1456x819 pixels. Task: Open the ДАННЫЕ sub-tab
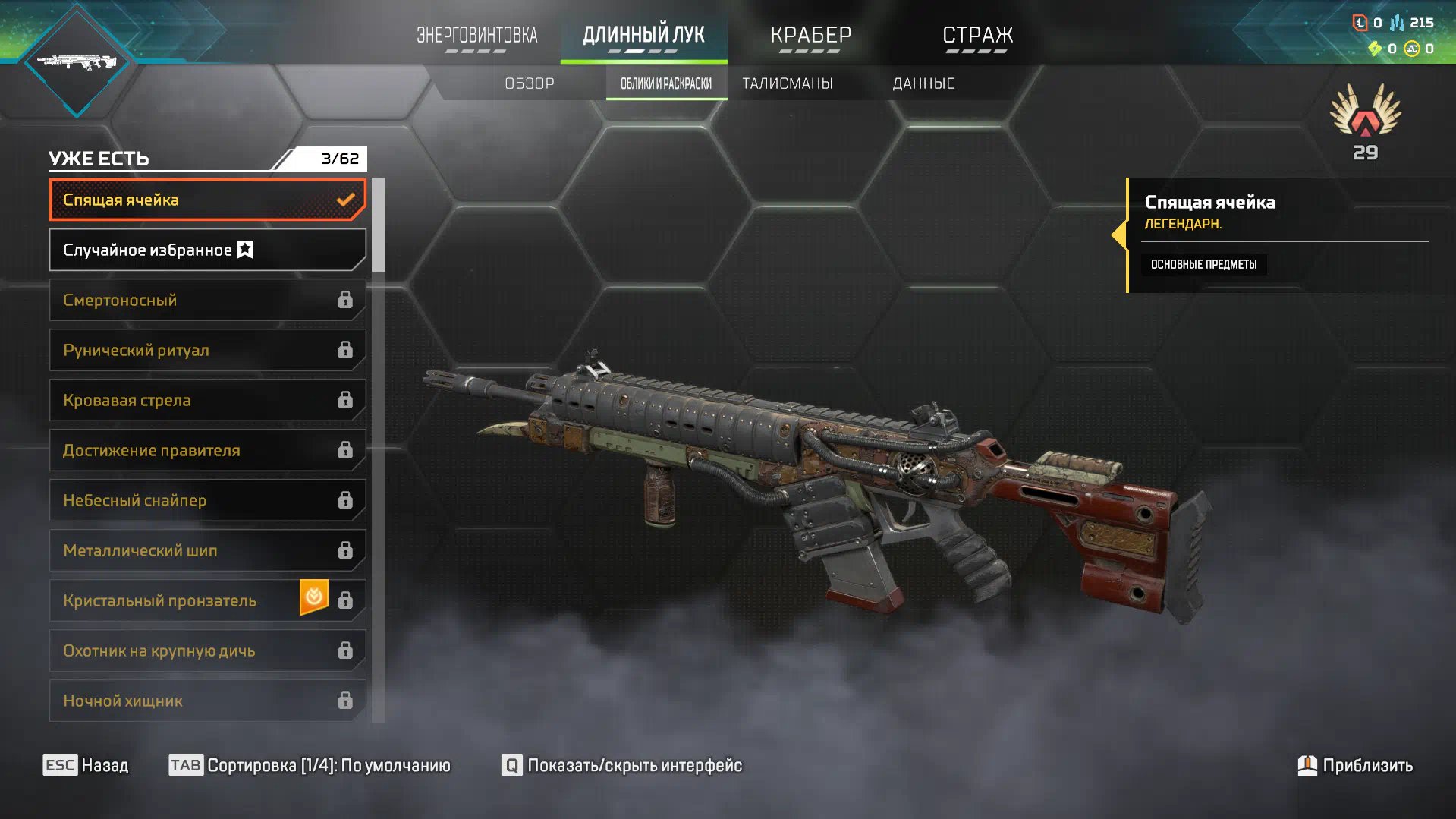point(923,83)
